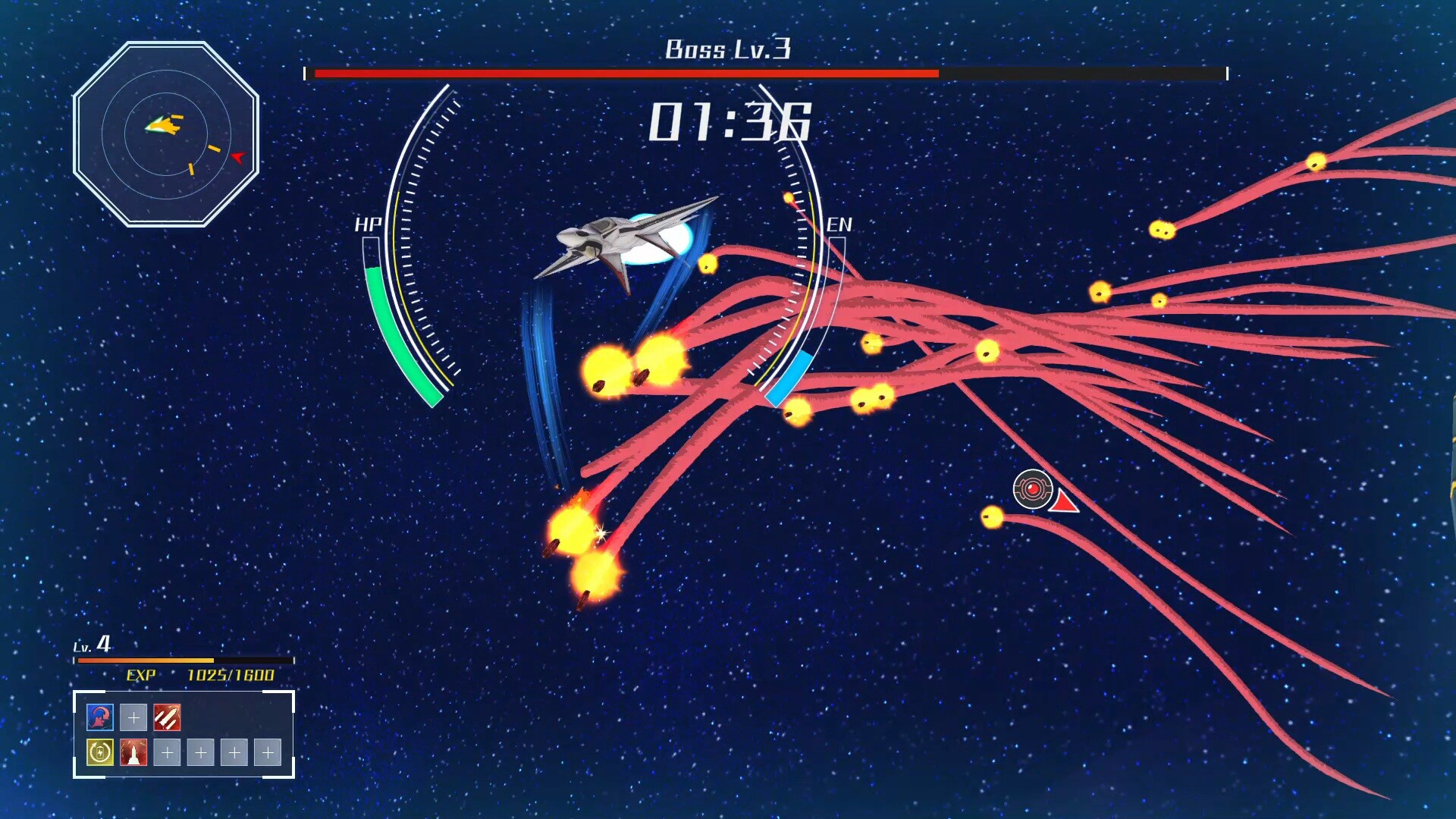This screenshot has width=1456, height=819.
Task: Click the empty plus slot between top-row skills
Action: 133,717
